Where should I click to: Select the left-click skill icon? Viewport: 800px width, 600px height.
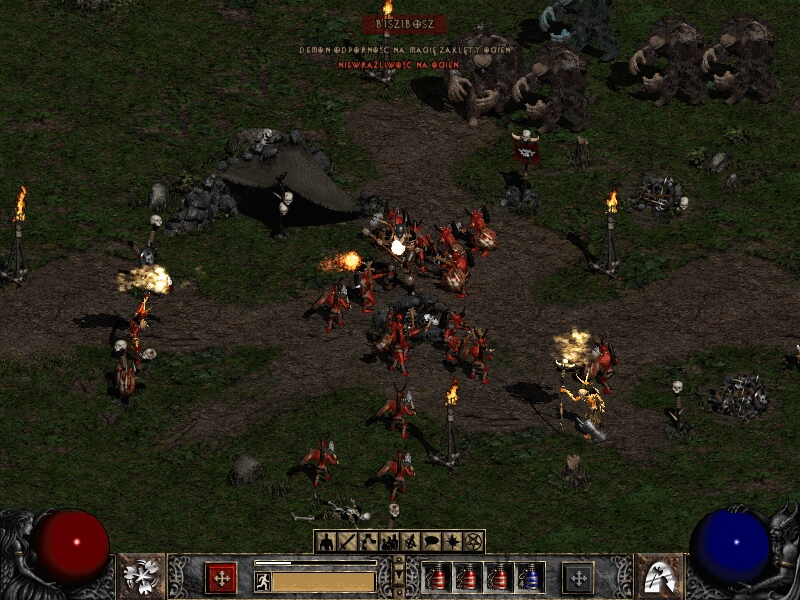pos(141,576)
